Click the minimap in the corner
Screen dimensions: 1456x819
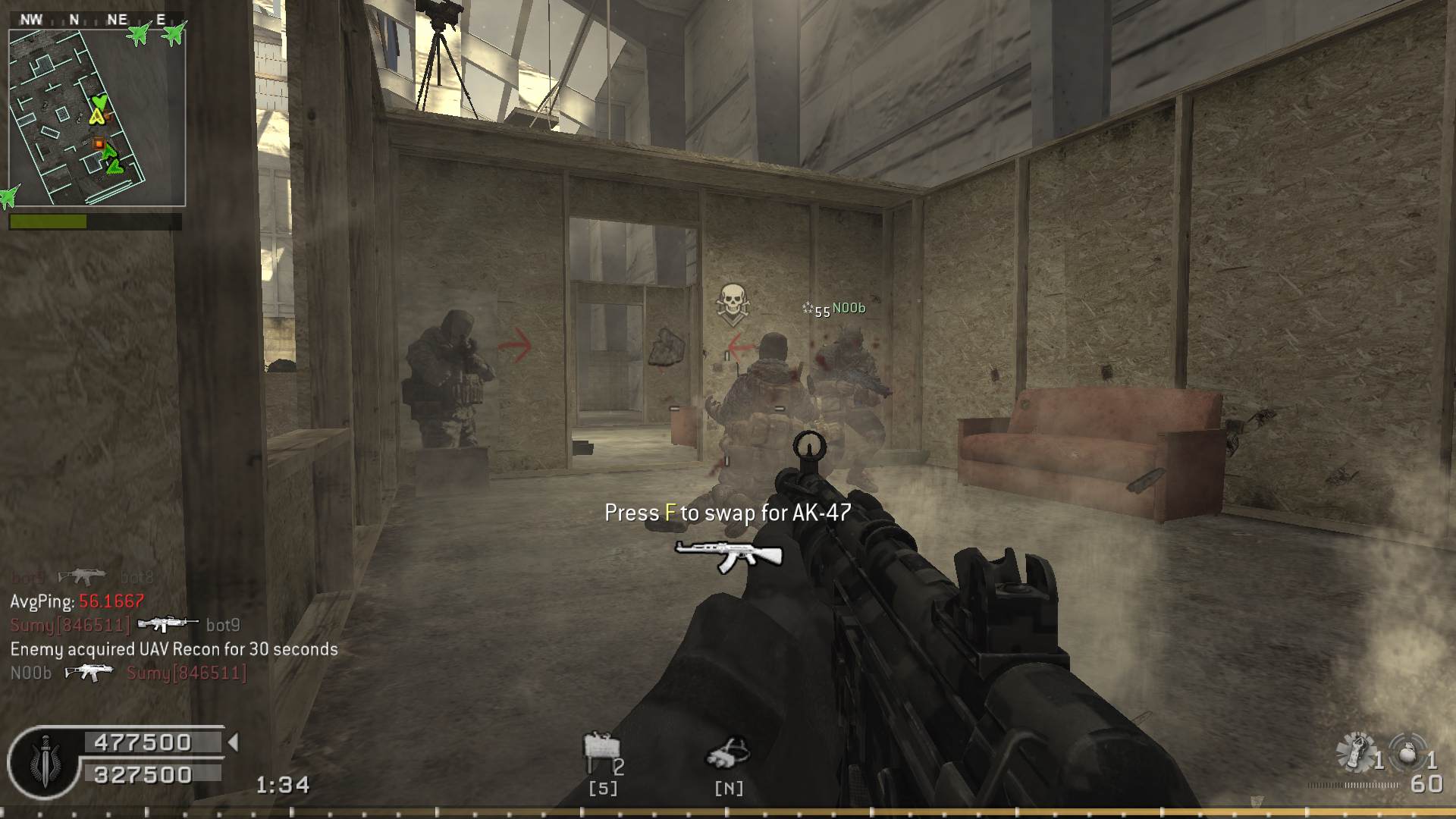click(97, 118)
